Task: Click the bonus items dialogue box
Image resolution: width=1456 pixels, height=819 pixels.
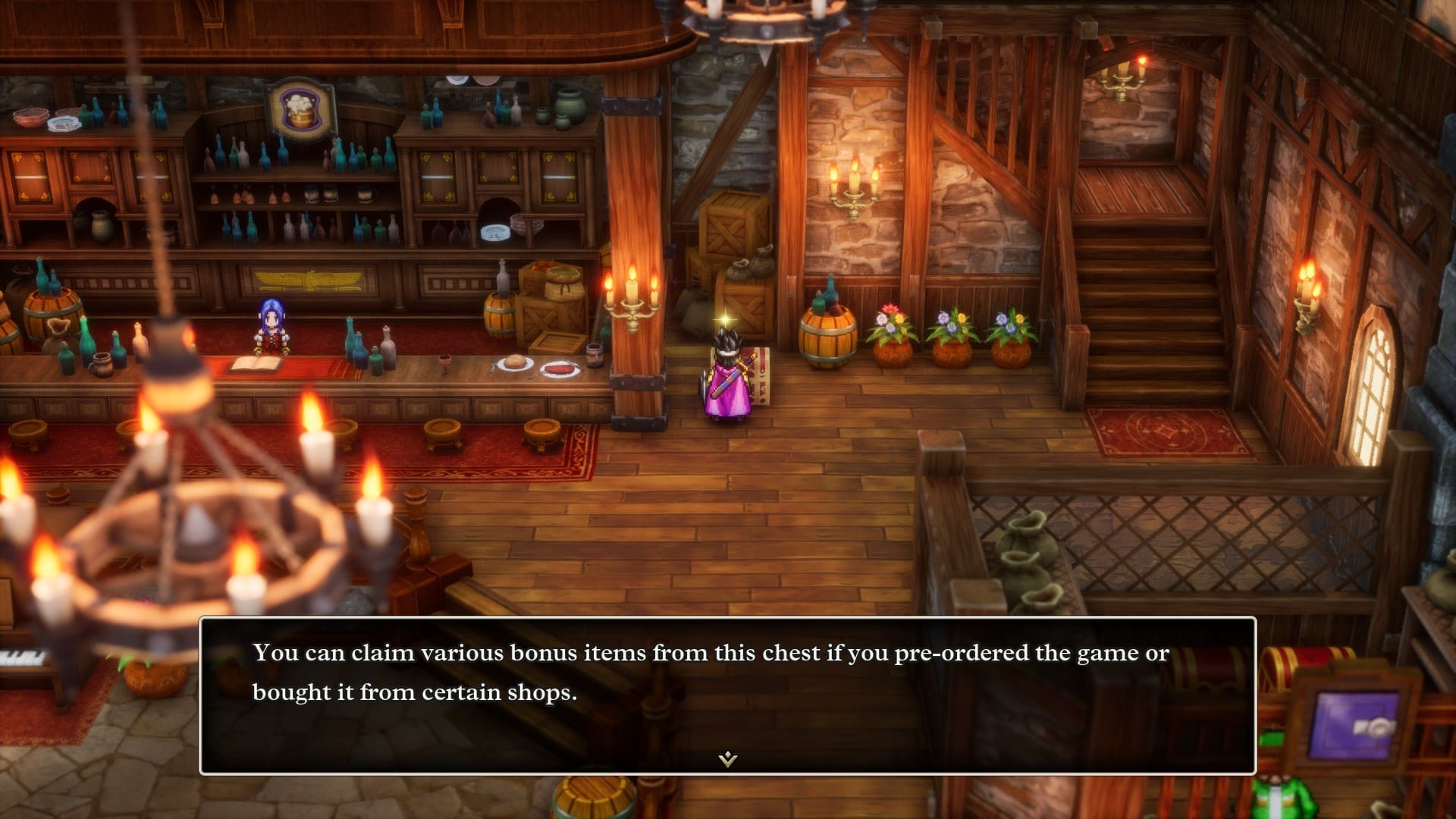Action: pyautogui.click(x=727, y=694)
